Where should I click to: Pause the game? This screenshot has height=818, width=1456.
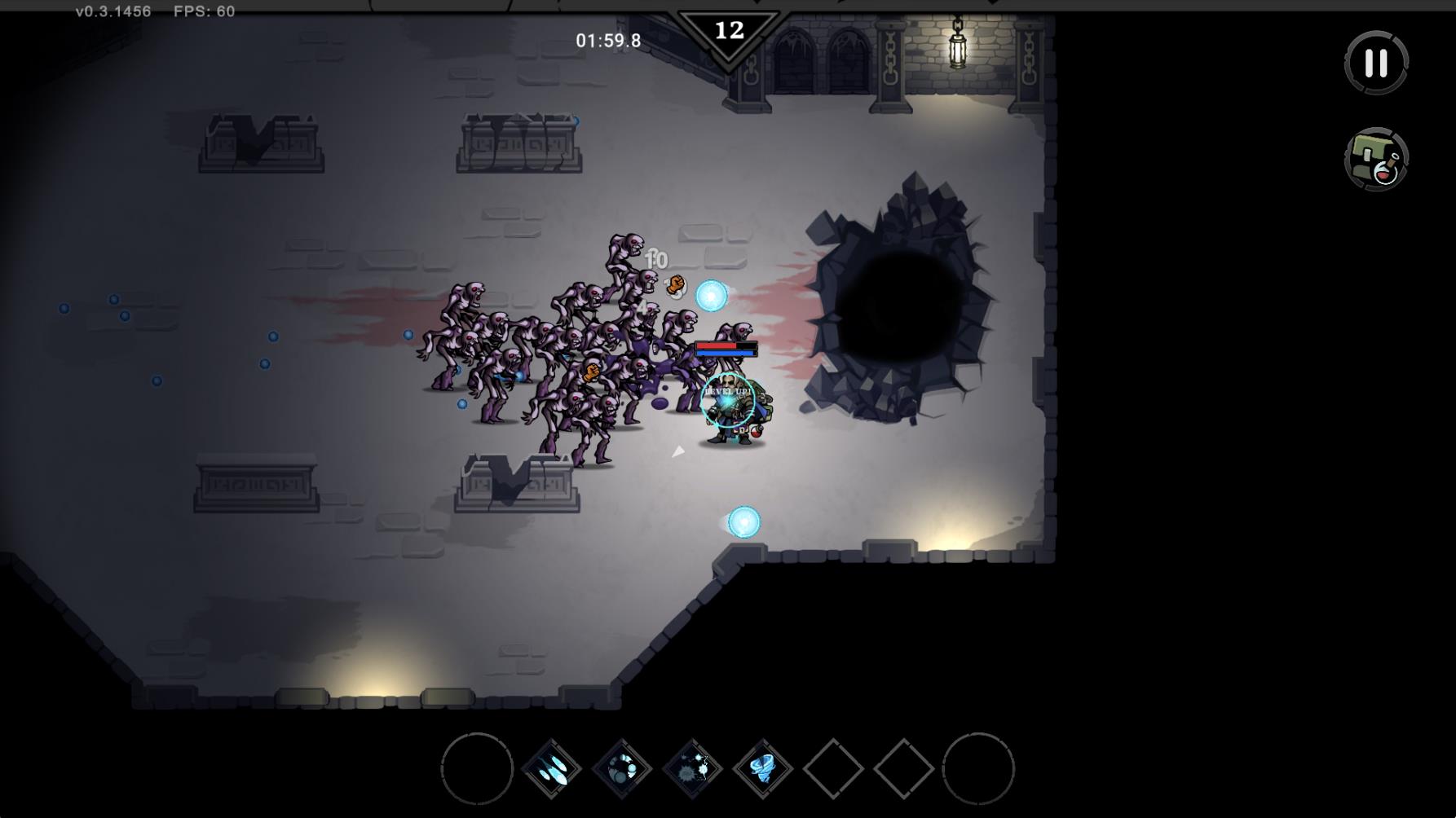tap(1376, 63)
